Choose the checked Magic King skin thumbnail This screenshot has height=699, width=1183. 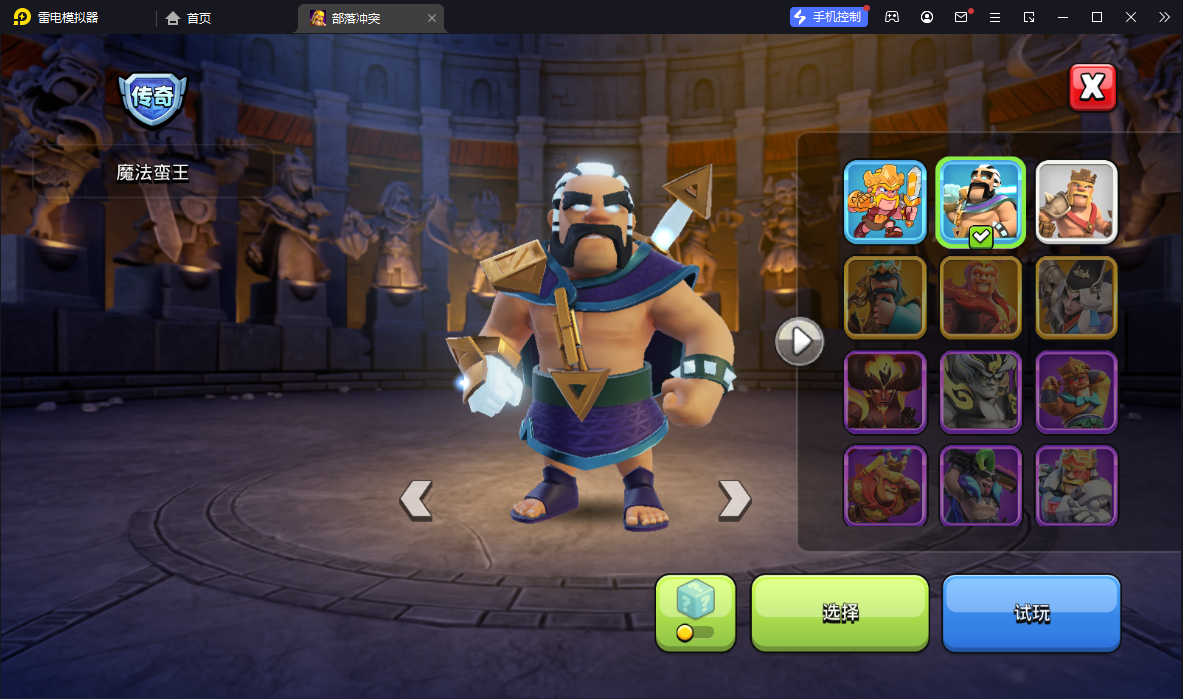click(980, 202)
